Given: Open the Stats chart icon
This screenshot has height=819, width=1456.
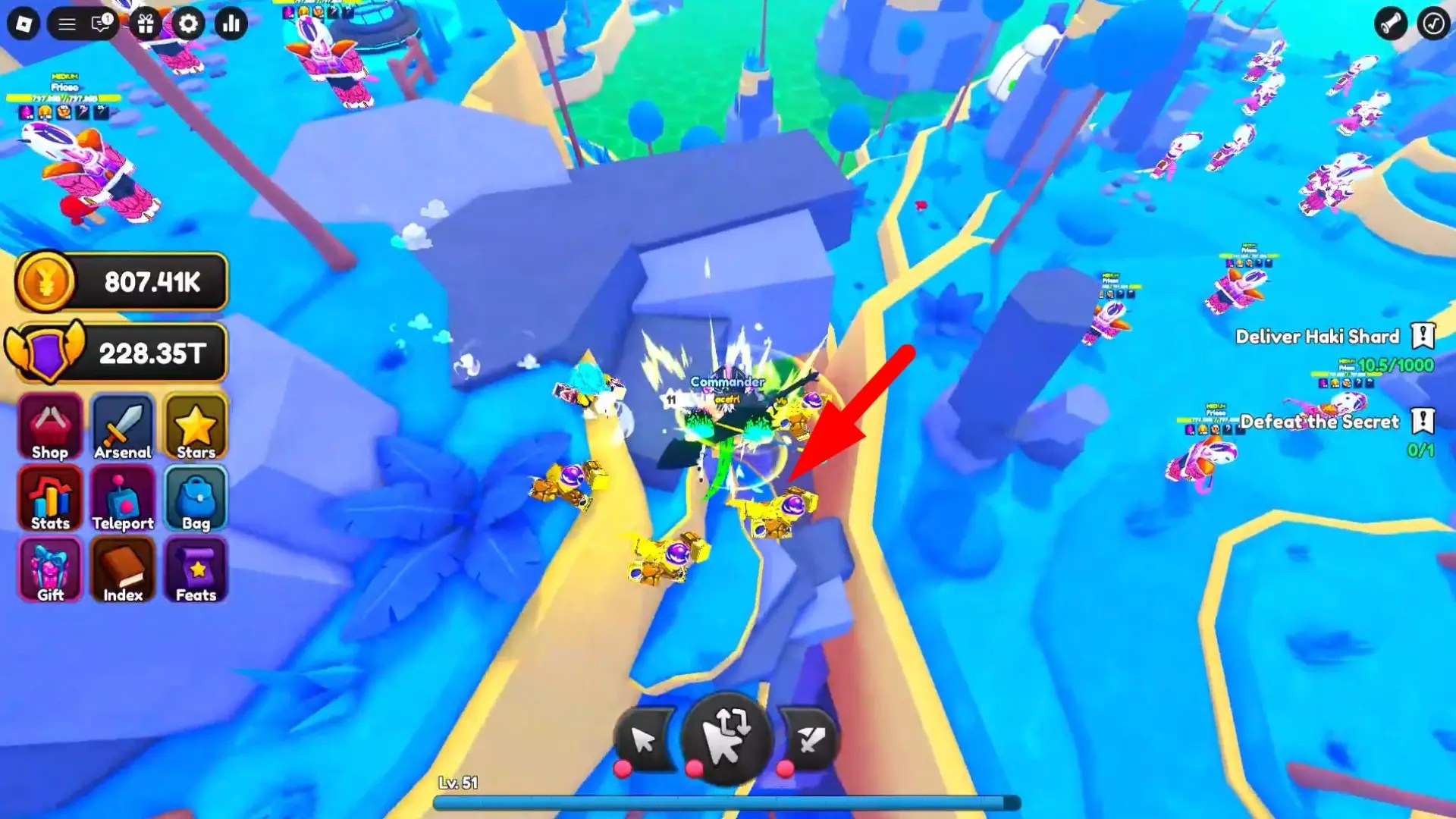Looking at the screenshot, I should (49, 498).
